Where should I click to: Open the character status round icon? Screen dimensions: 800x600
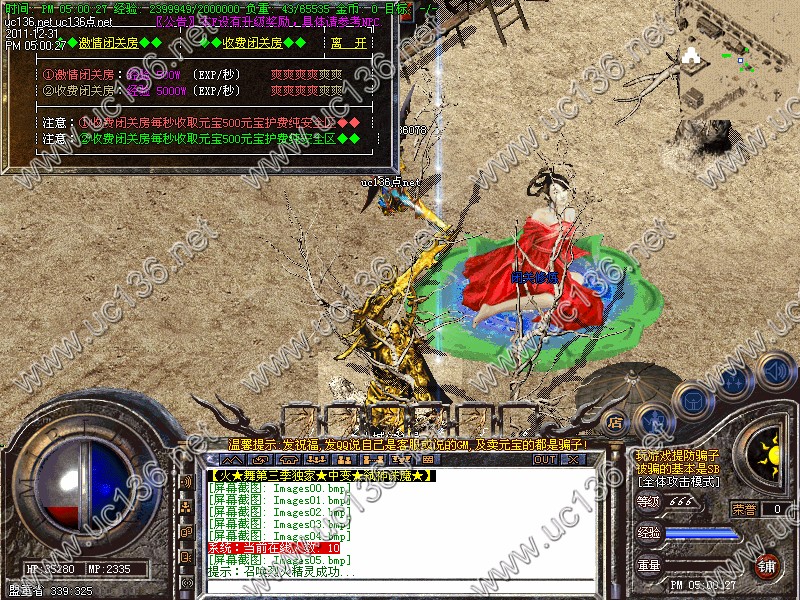point(654,420)
